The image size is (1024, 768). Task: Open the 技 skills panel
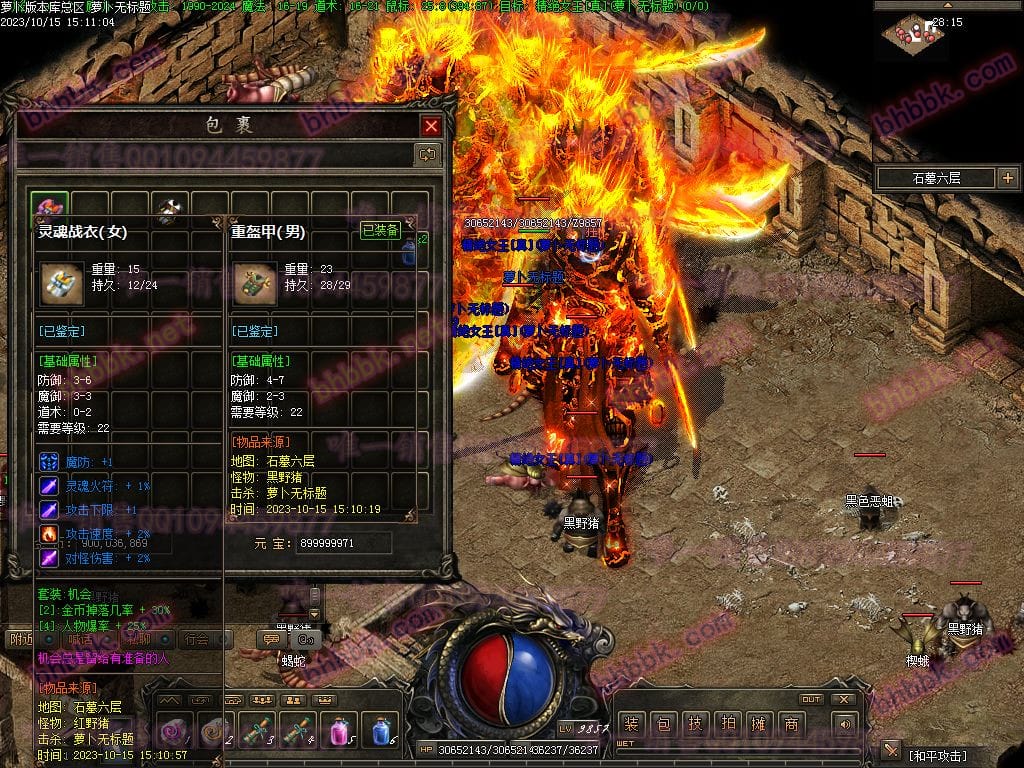(x=695, y=725)
